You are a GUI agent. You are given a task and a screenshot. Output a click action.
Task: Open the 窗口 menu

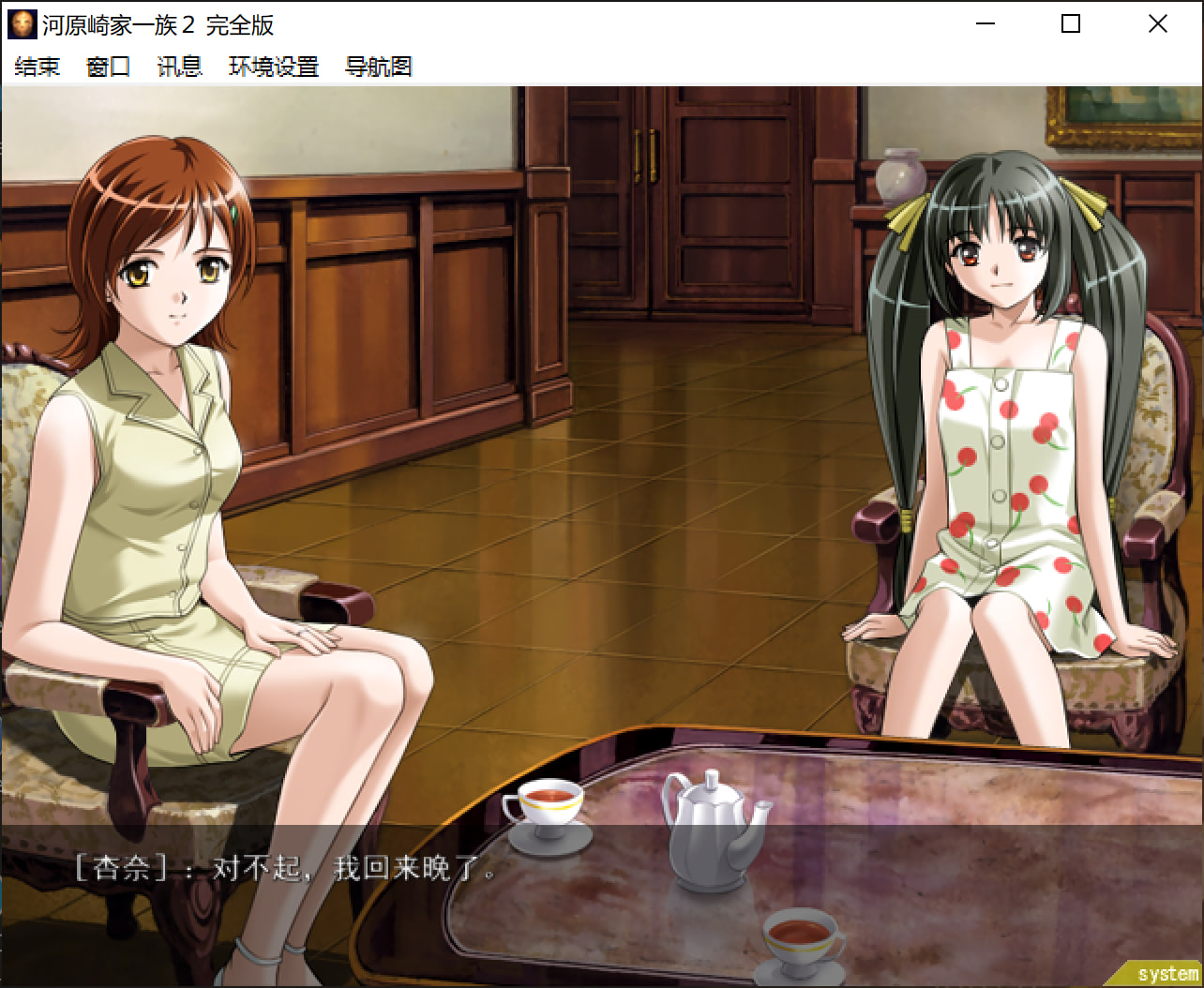click(108, 67)
